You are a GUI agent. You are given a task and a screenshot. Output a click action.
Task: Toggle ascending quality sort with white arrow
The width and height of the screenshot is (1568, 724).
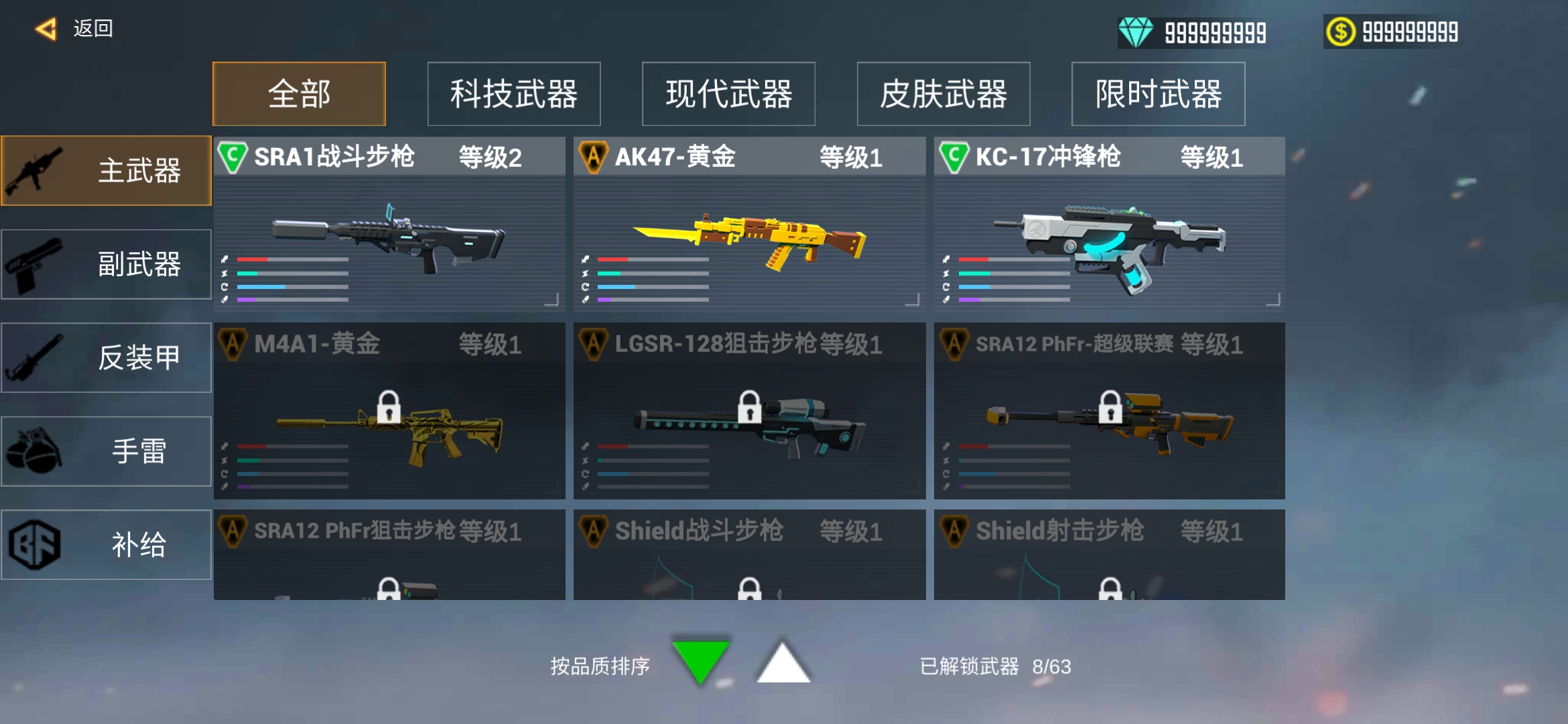pyautogui.click(x=784, y=666)
